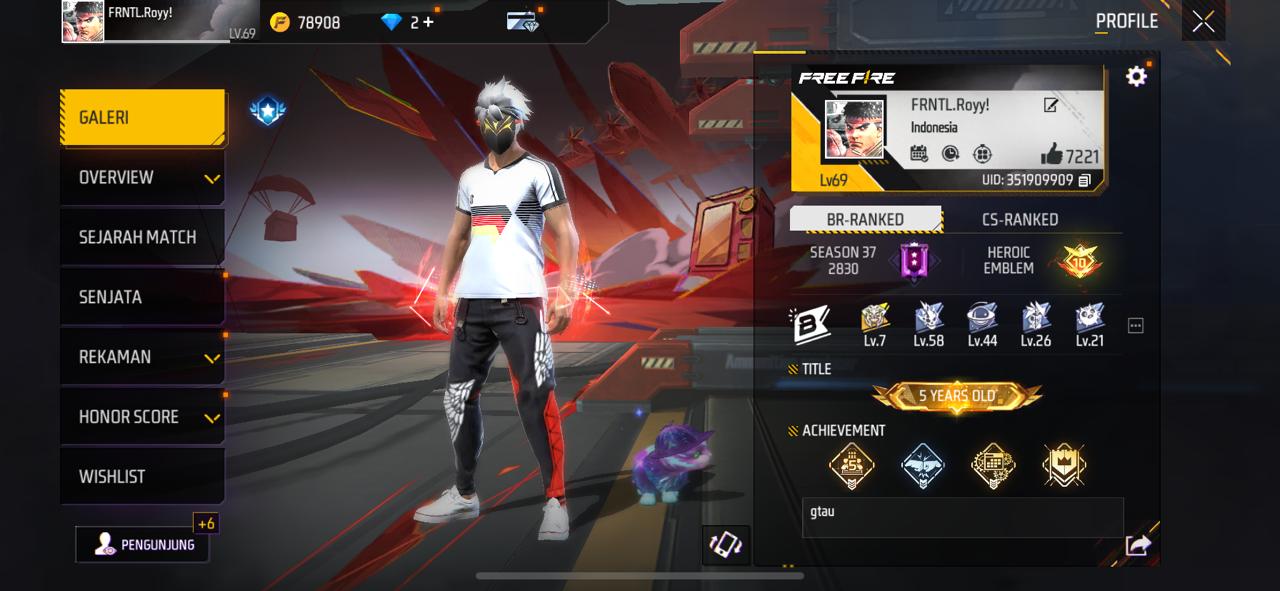Screen dimensions: 1280x591
Task: Open the more pets ellipsis button
Action: click(1135, 326)
